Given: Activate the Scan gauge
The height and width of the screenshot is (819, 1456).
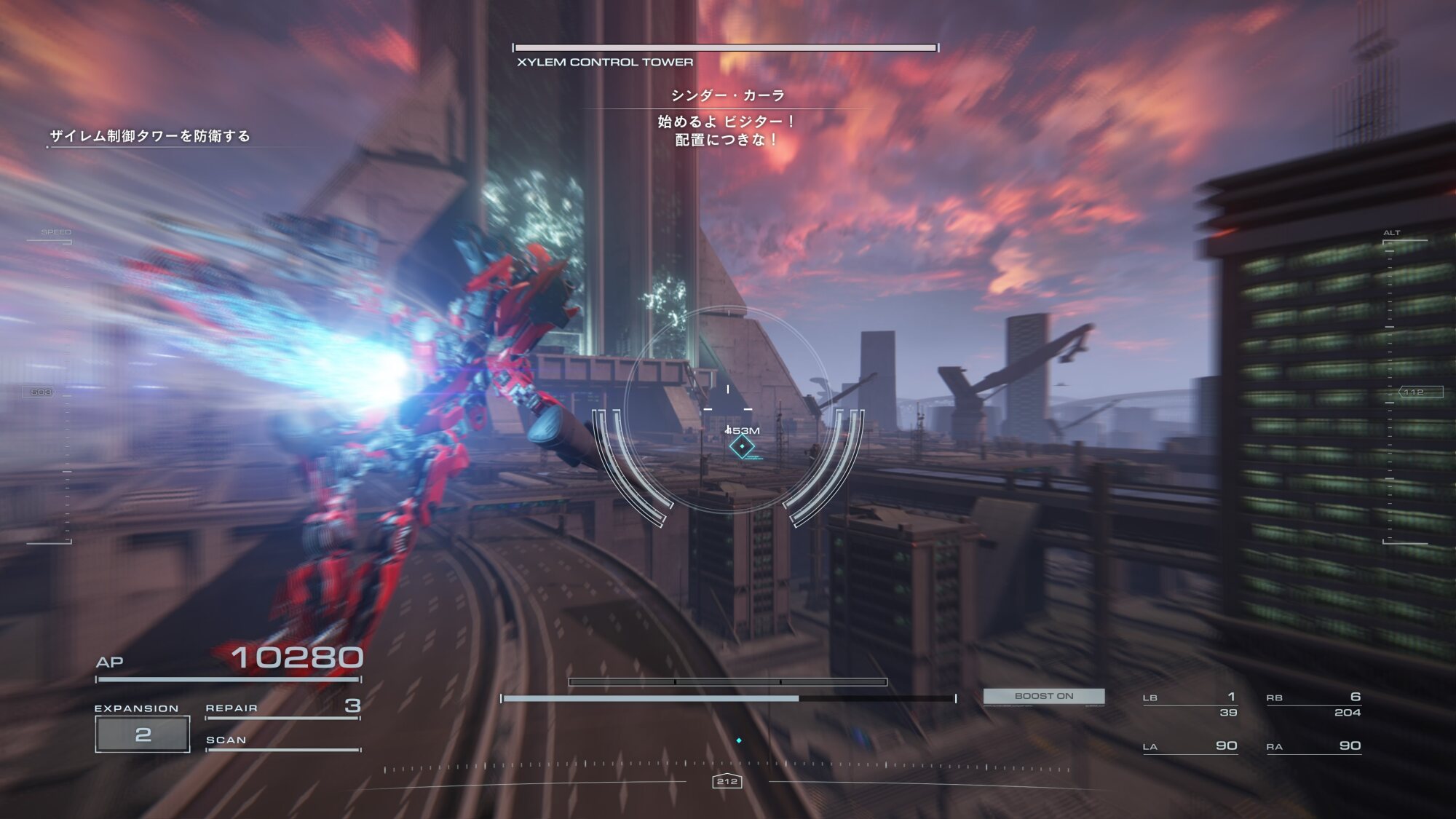Looking at the screenshot, I should click(x=282, y=741).
